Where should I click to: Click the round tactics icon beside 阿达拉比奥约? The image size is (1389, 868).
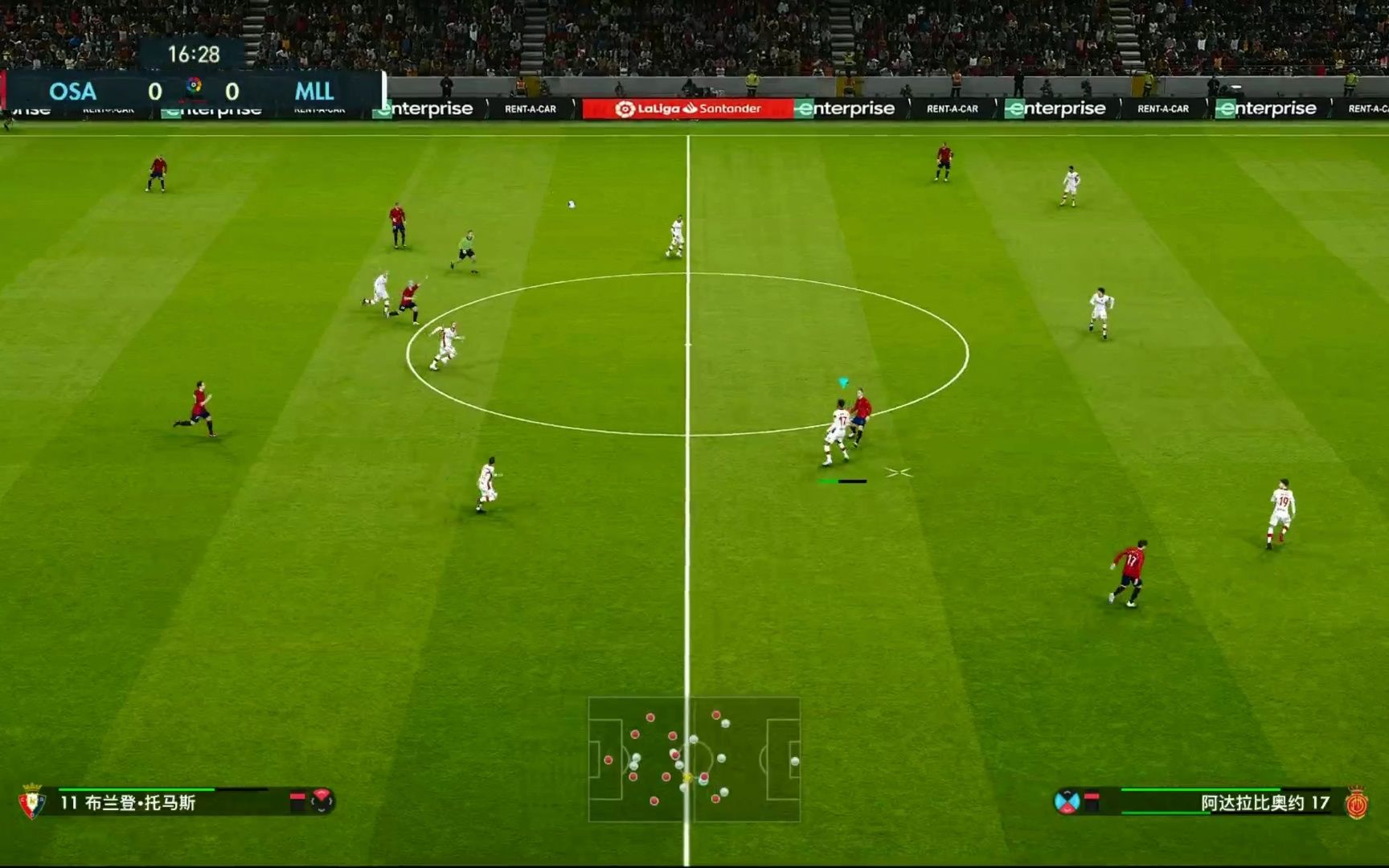tap(1067, 801)
